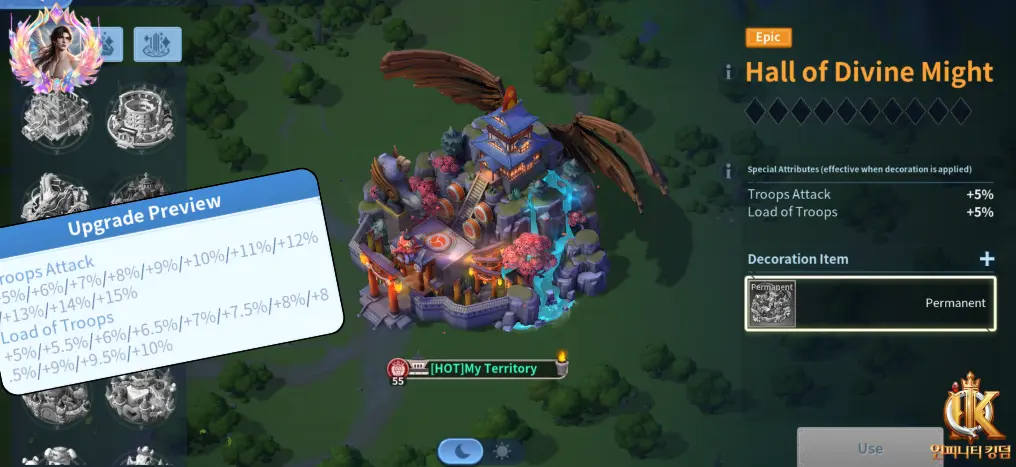Choose the round colosseum castle skin
Image resolution: width=1016 pixels, height=467 pixels.
tap(142, 118)
